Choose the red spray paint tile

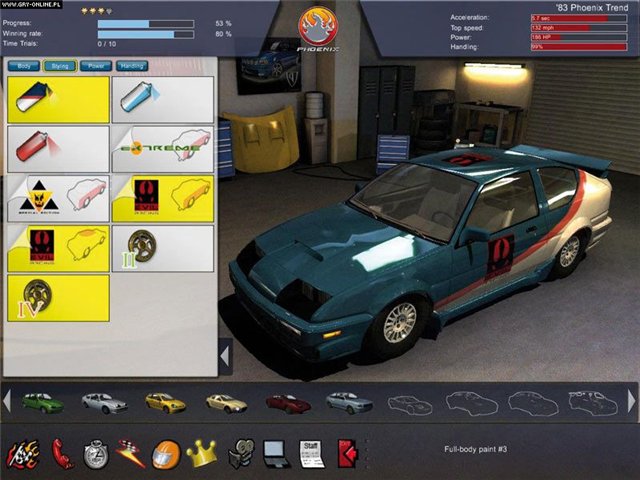[58, 148]
